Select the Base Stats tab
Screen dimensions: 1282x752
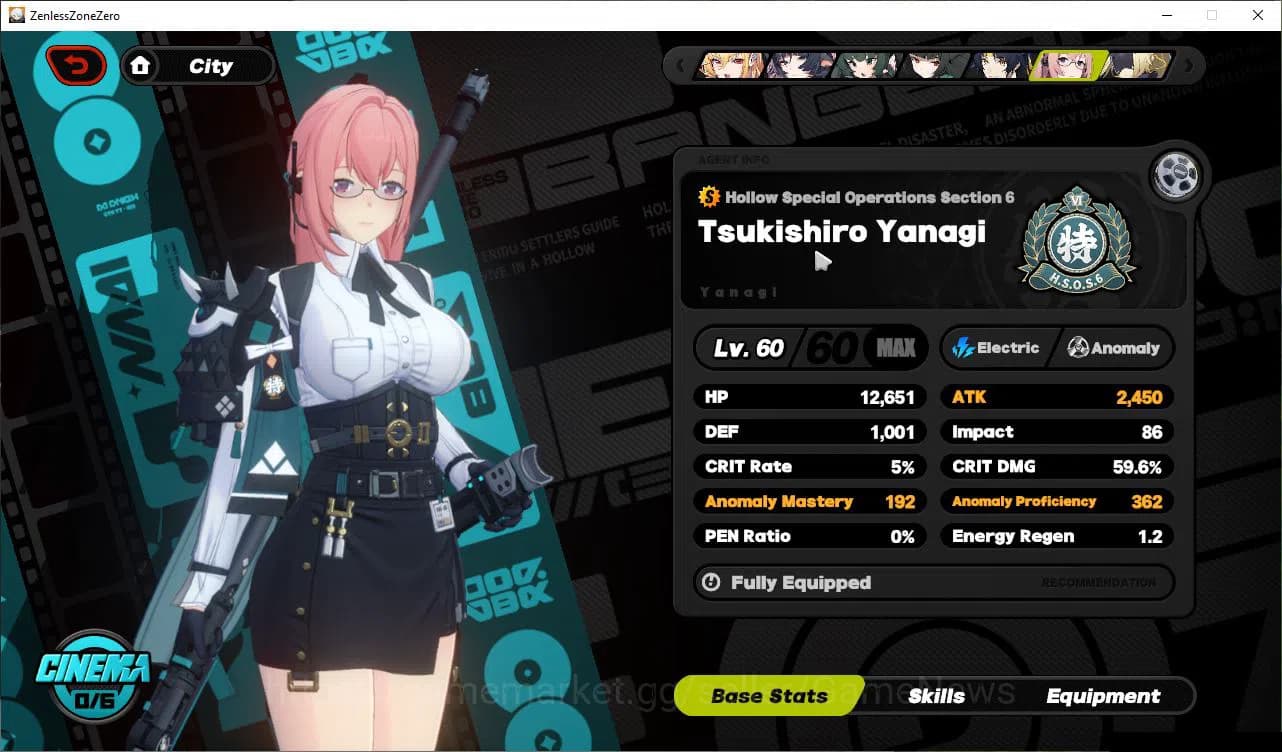pos(768,695)
